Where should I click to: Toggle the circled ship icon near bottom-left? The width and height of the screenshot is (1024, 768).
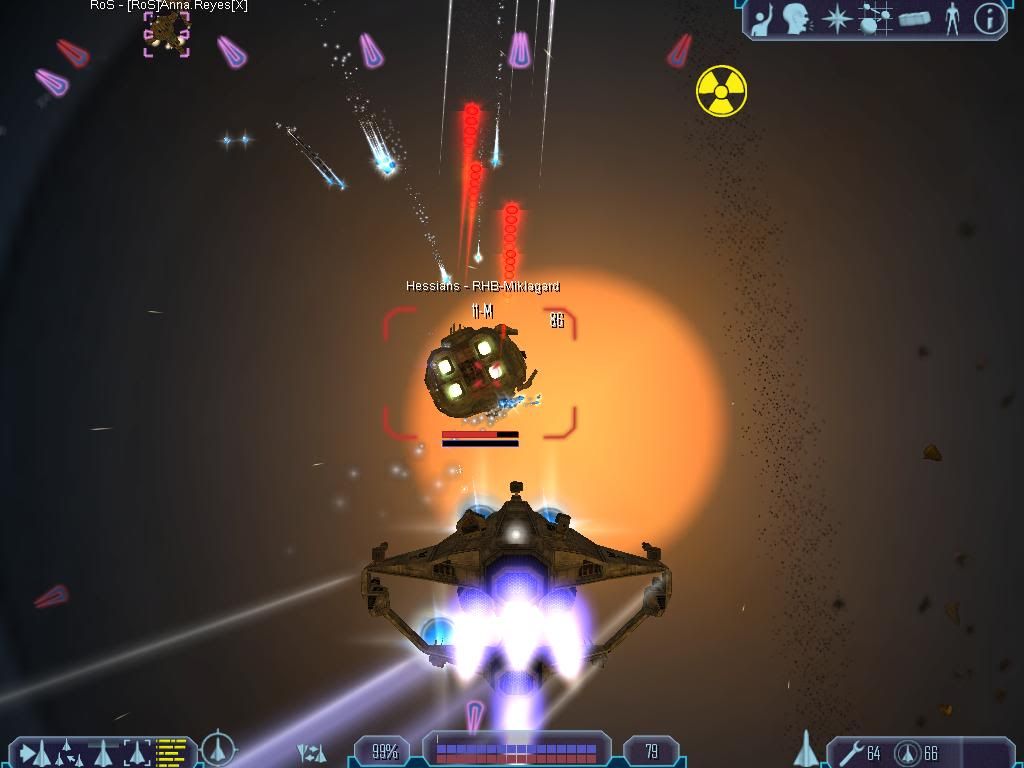coord(218,748)
